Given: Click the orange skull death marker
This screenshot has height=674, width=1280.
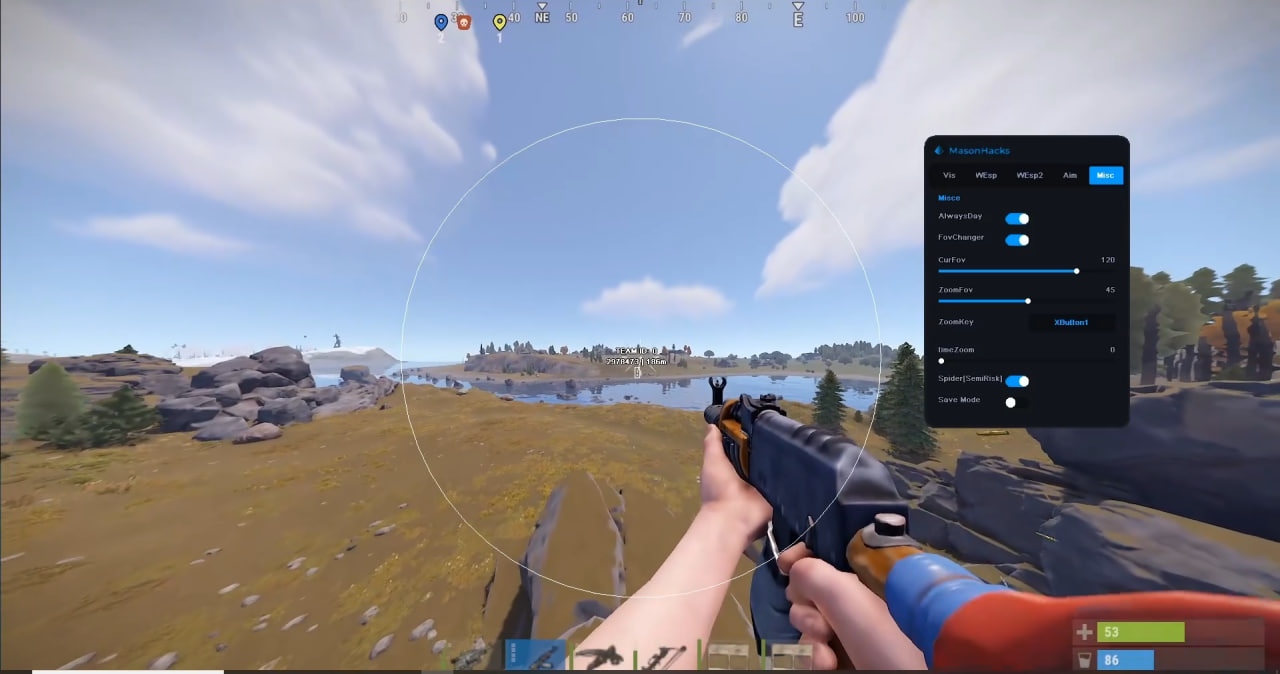Looking at the screenshot, I should (464, 22).
